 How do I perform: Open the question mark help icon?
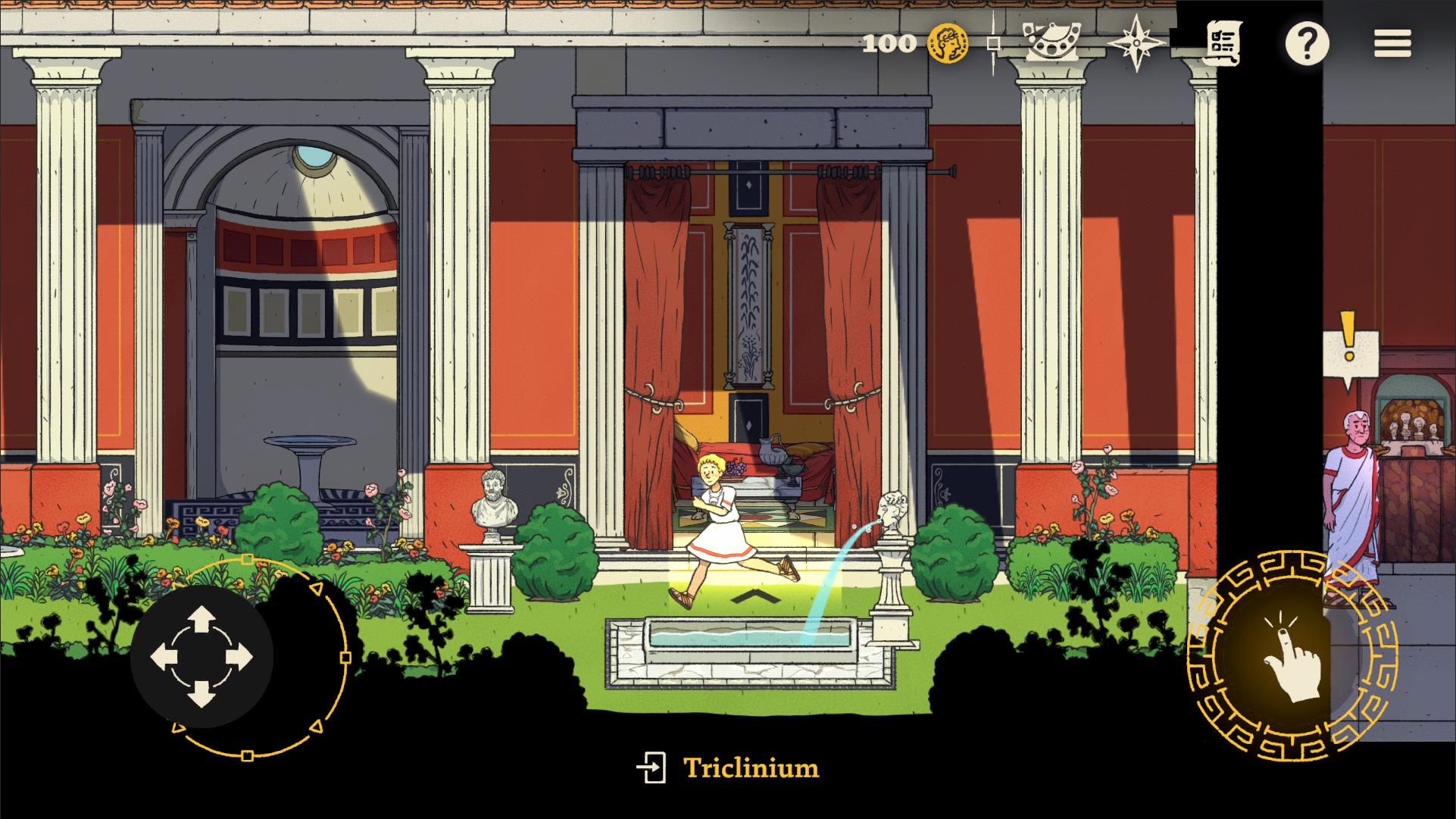coord(1308,42)
